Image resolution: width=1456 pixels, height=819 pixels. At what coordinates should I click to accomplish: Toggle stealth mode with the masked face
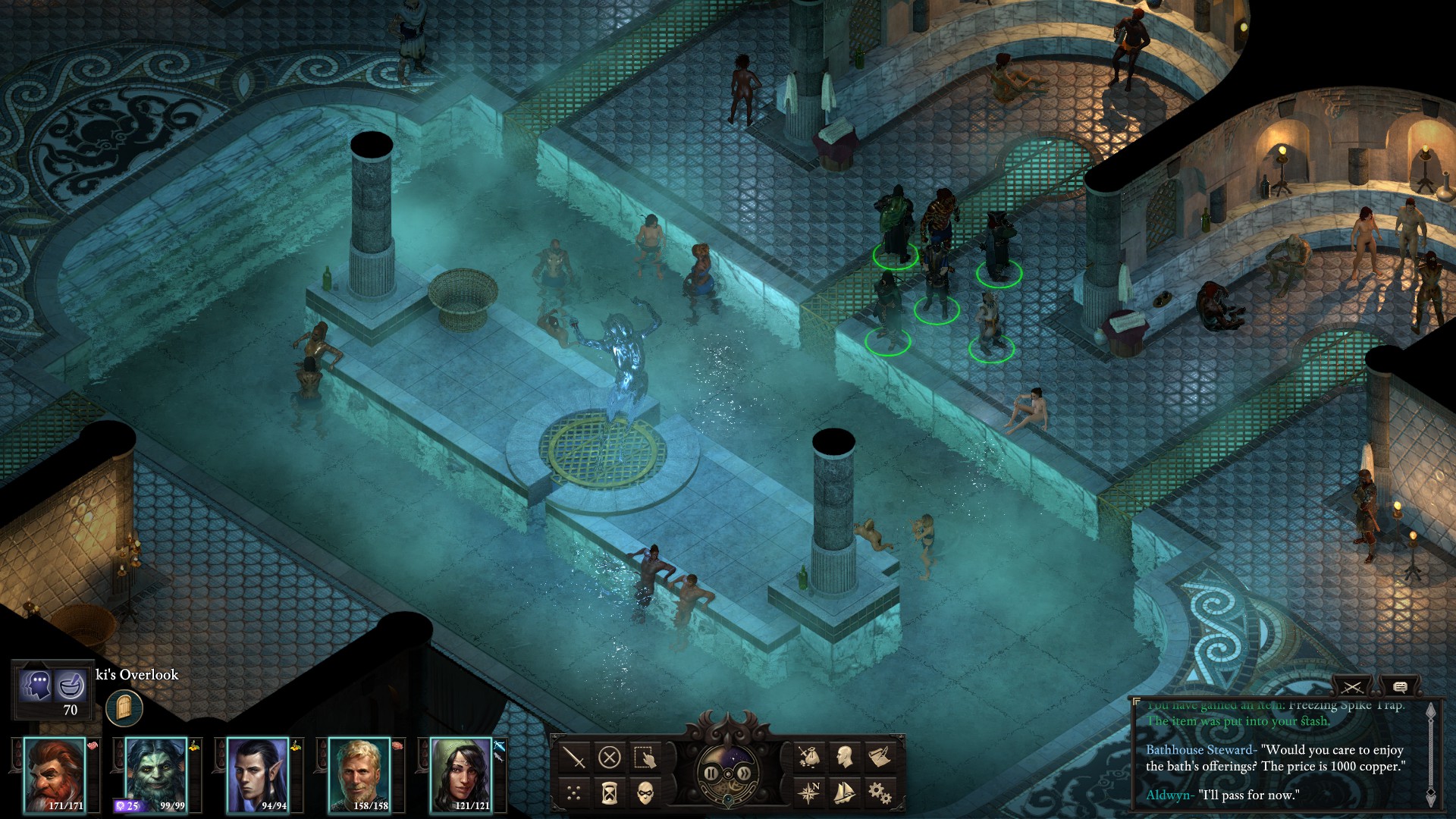pos(645,793)
